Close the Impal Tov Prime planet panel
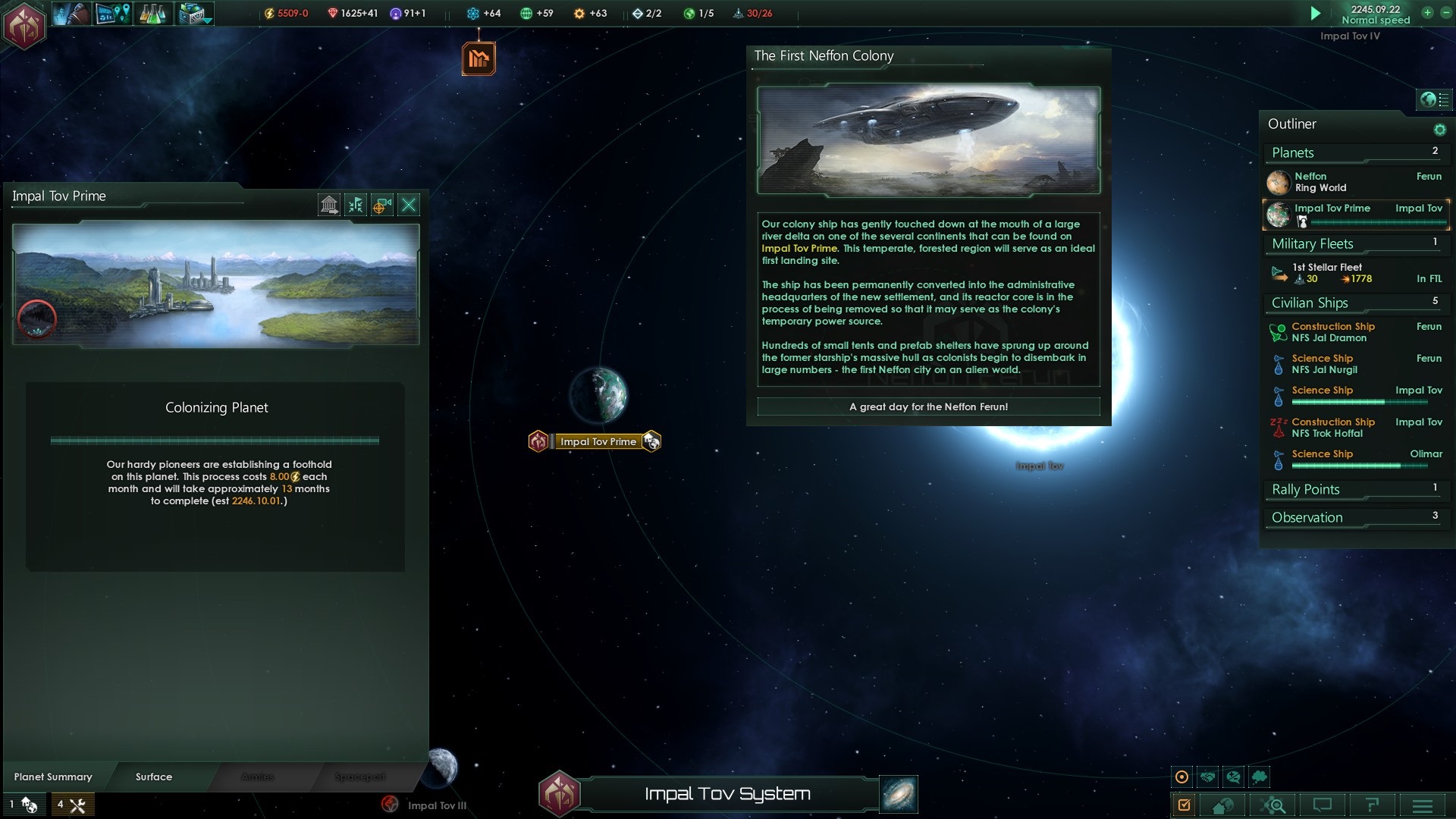 point(409,205)
